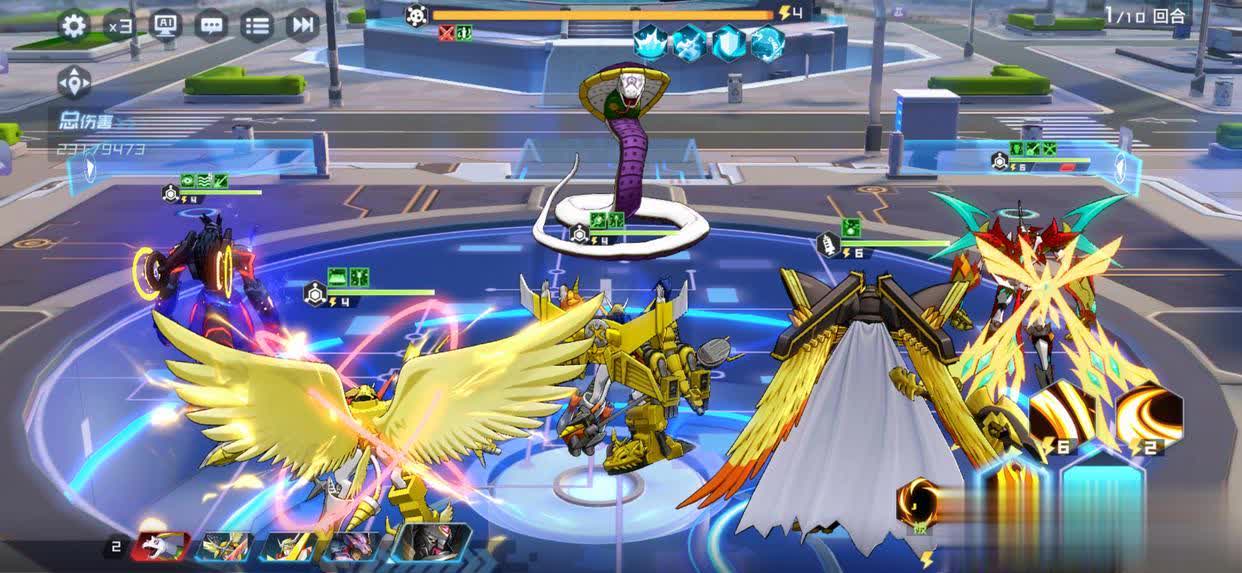The image size is (1242, 573).
Task: Skip ahead with the fast-forward button
Action: 302,25
